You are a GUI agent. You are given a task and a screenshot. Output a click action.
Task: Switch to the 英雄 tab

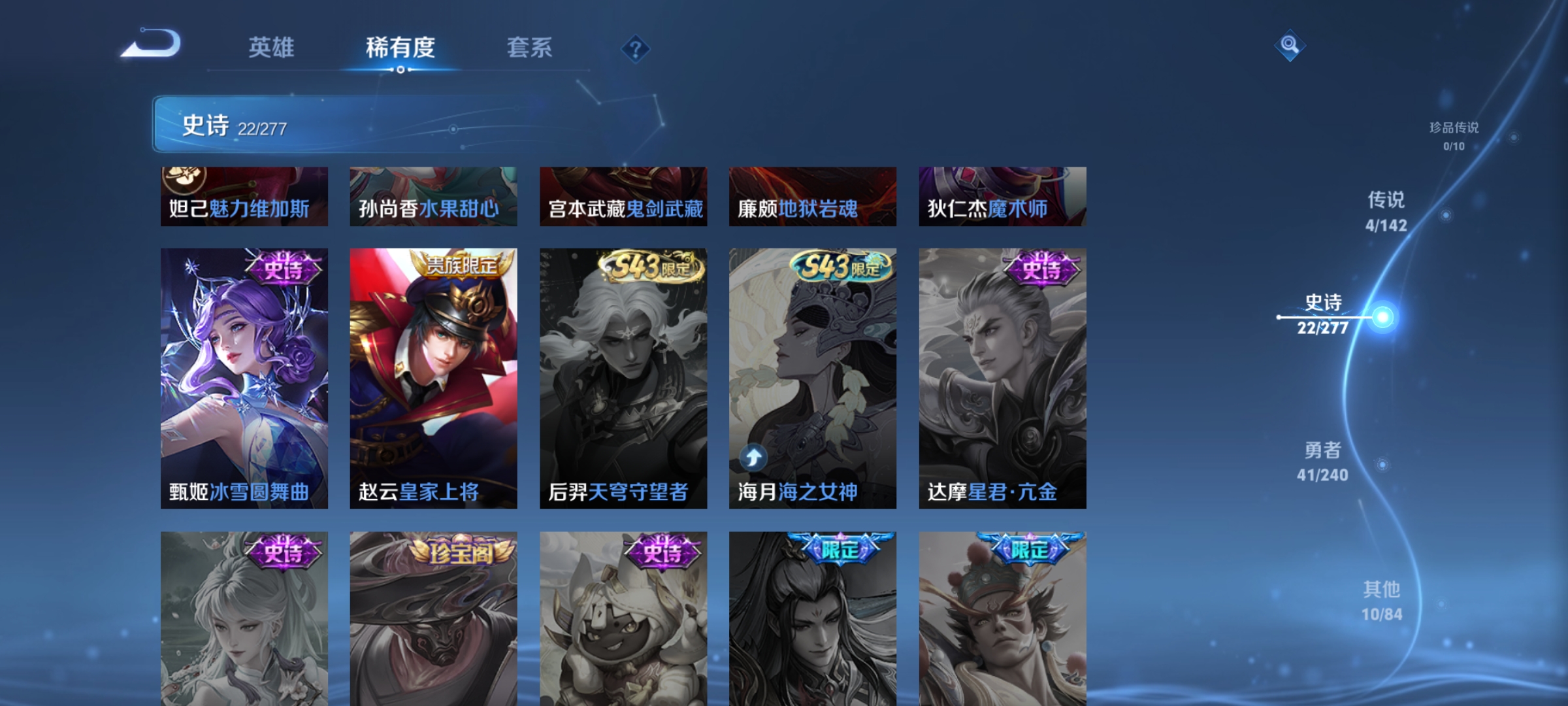[x=272, y=48]
